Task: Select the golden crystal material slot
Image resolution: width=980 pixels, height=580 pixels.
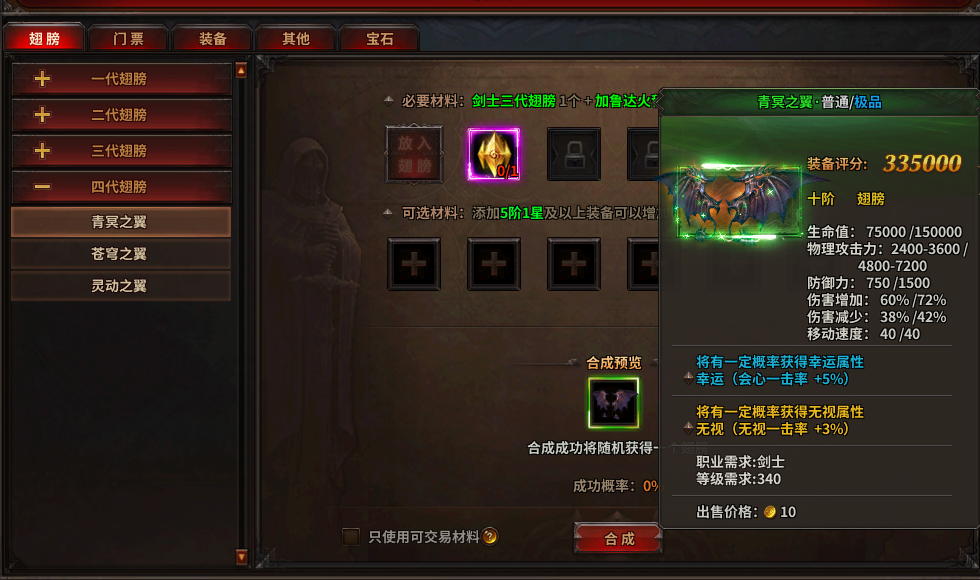Action: [494, 155]
